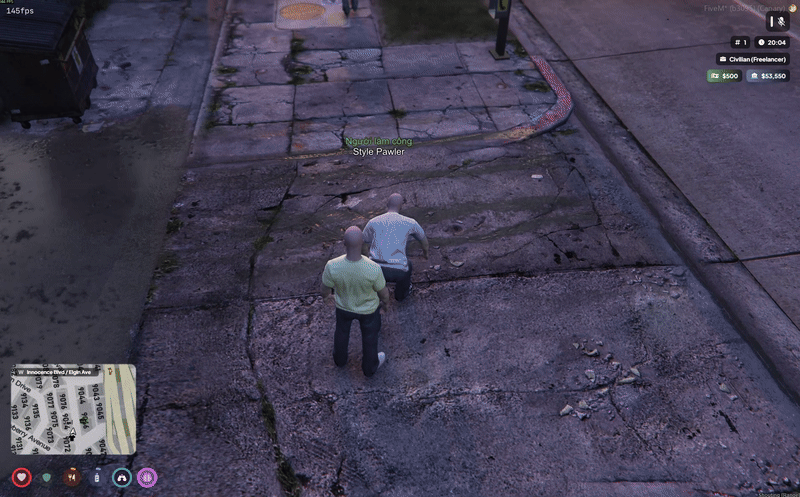Select the purple brain stress icon
800x497 pixels.
[147, 478]
